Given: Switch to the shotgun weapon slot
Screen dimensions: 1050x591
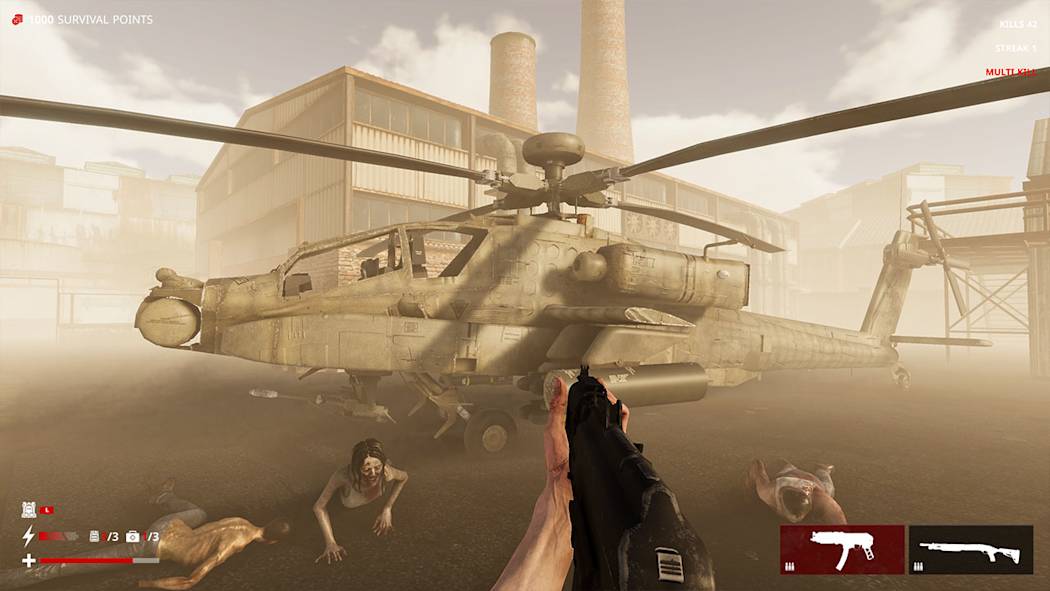Looking at the screenshot, I should click(970, 550).
